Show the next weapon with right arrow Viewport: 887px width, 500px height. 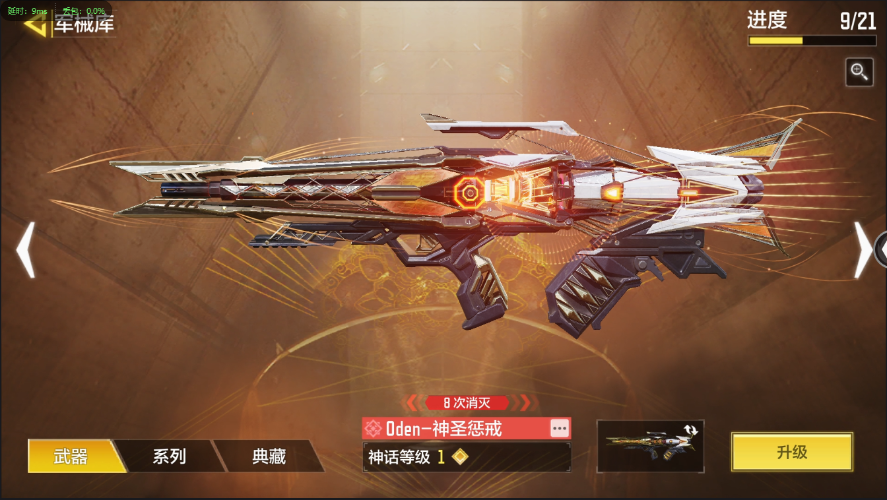coord(861,249)
